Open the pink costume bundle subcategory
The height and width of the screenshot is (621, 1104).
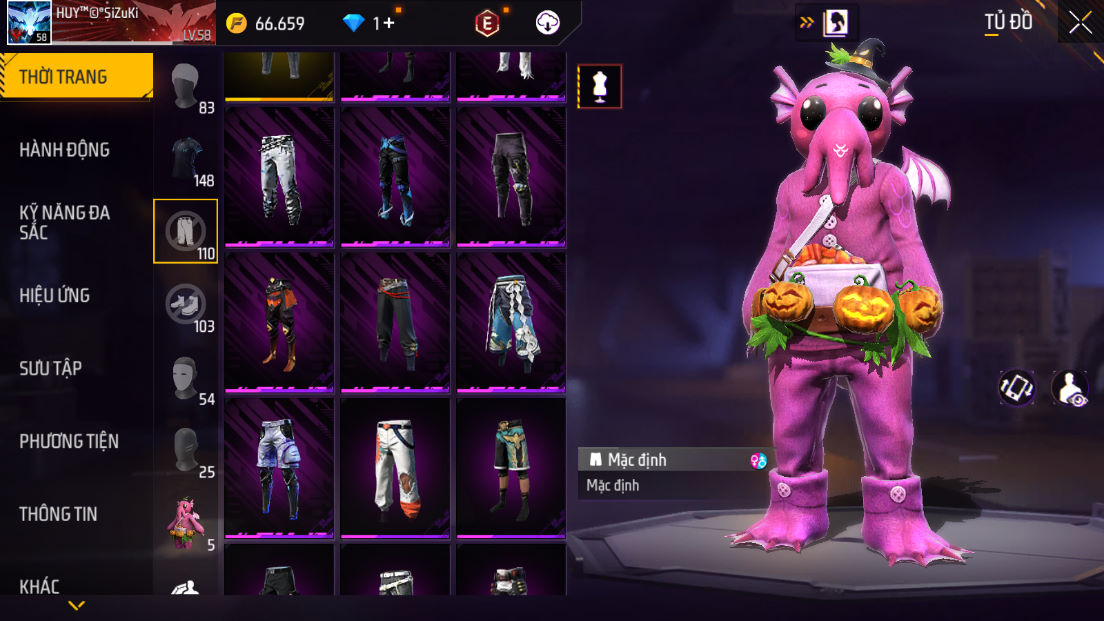[186, 524]
